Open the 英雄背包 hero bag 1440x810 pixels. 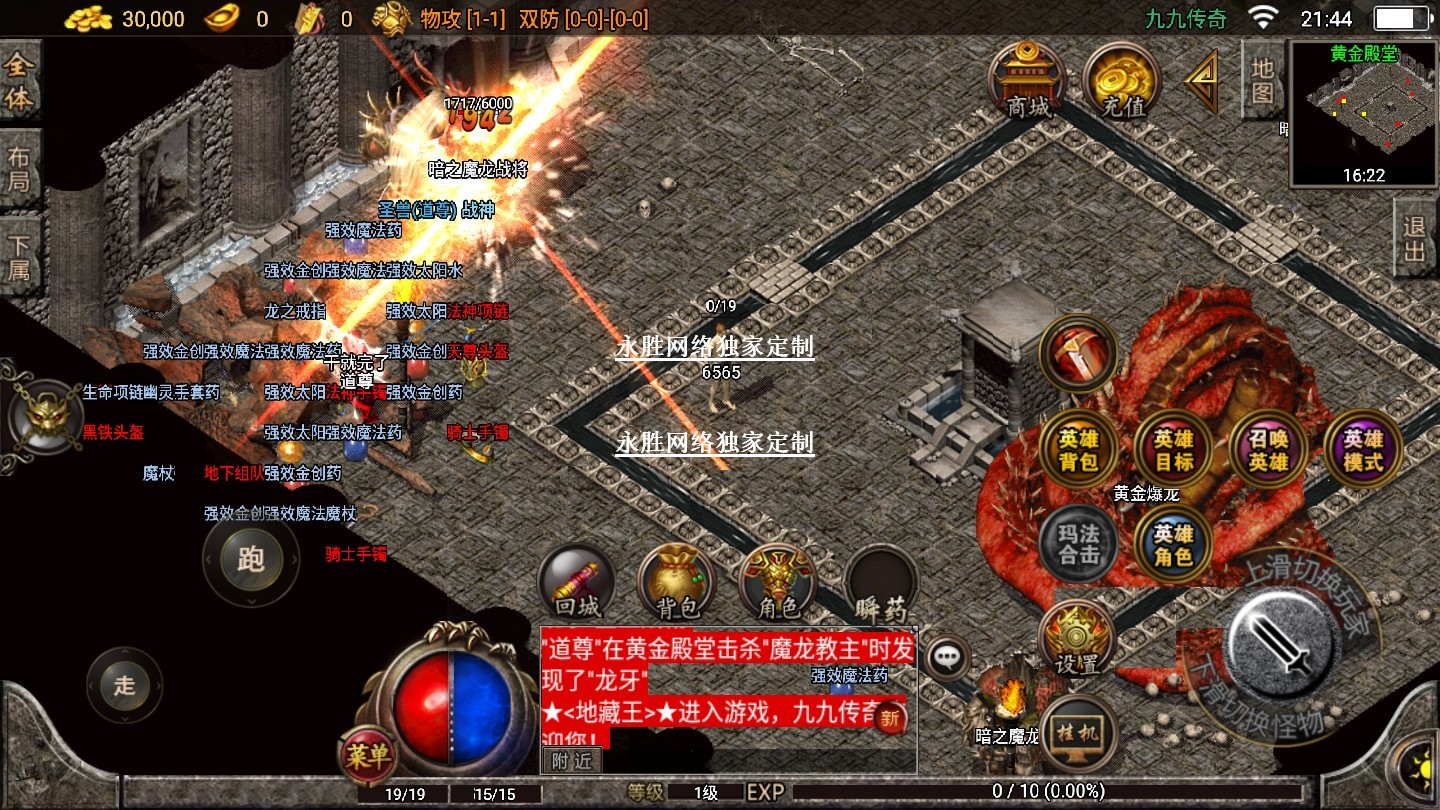[x=1079, y=451]
